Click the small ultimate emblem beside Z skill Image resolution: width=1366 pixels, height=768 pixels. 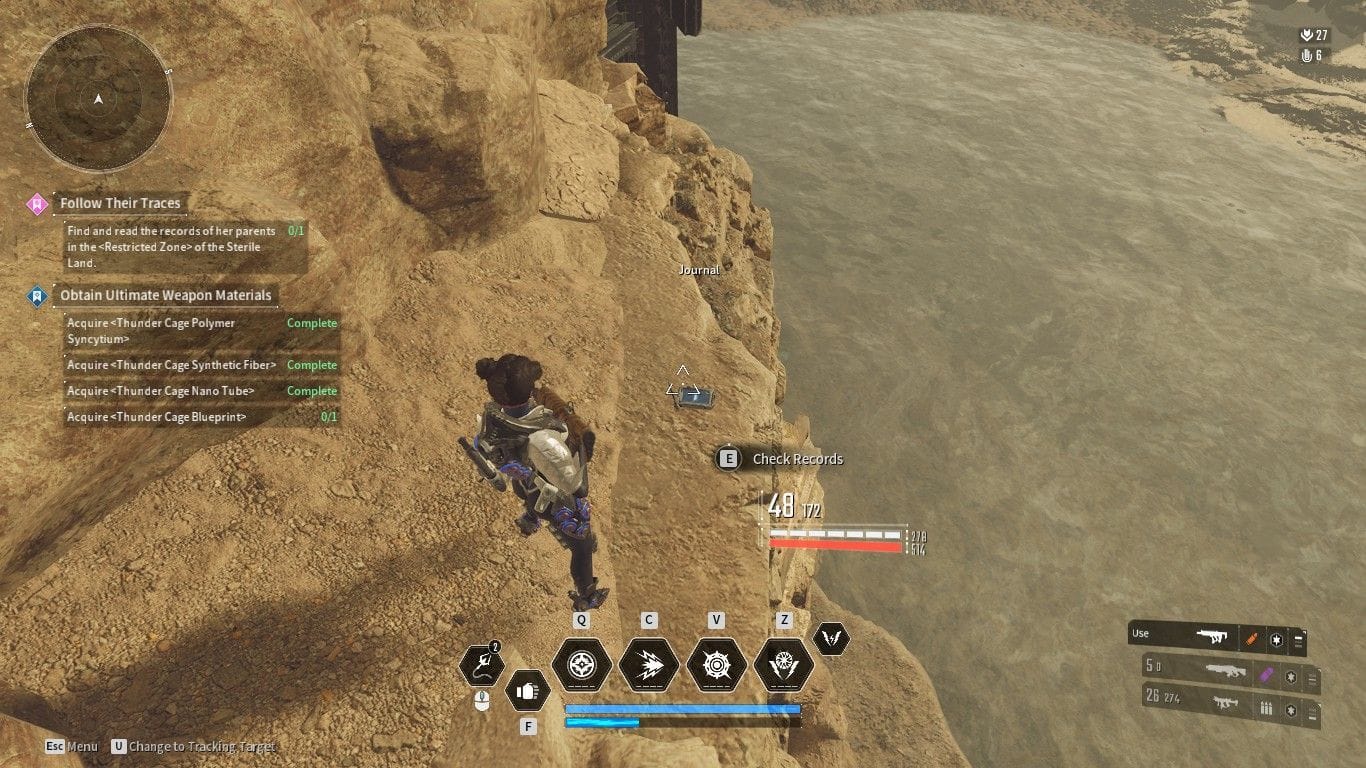tap(832, 640)
